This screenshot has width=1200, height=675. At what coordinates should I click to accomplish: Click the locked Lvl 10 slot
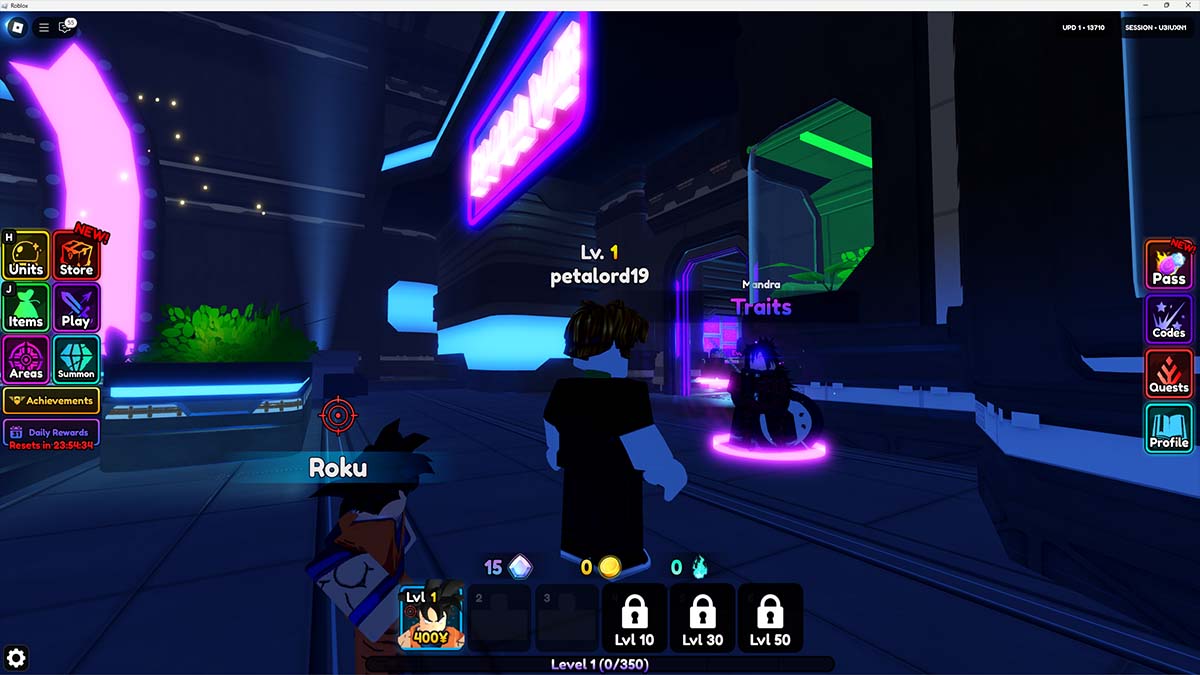(634, 618)
